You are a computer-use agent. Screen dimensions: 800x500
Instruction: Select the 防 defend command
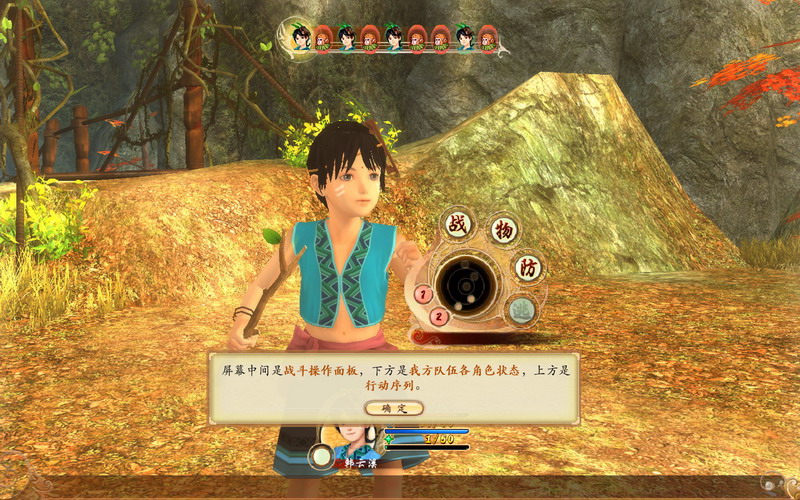(x=527, y=267)
